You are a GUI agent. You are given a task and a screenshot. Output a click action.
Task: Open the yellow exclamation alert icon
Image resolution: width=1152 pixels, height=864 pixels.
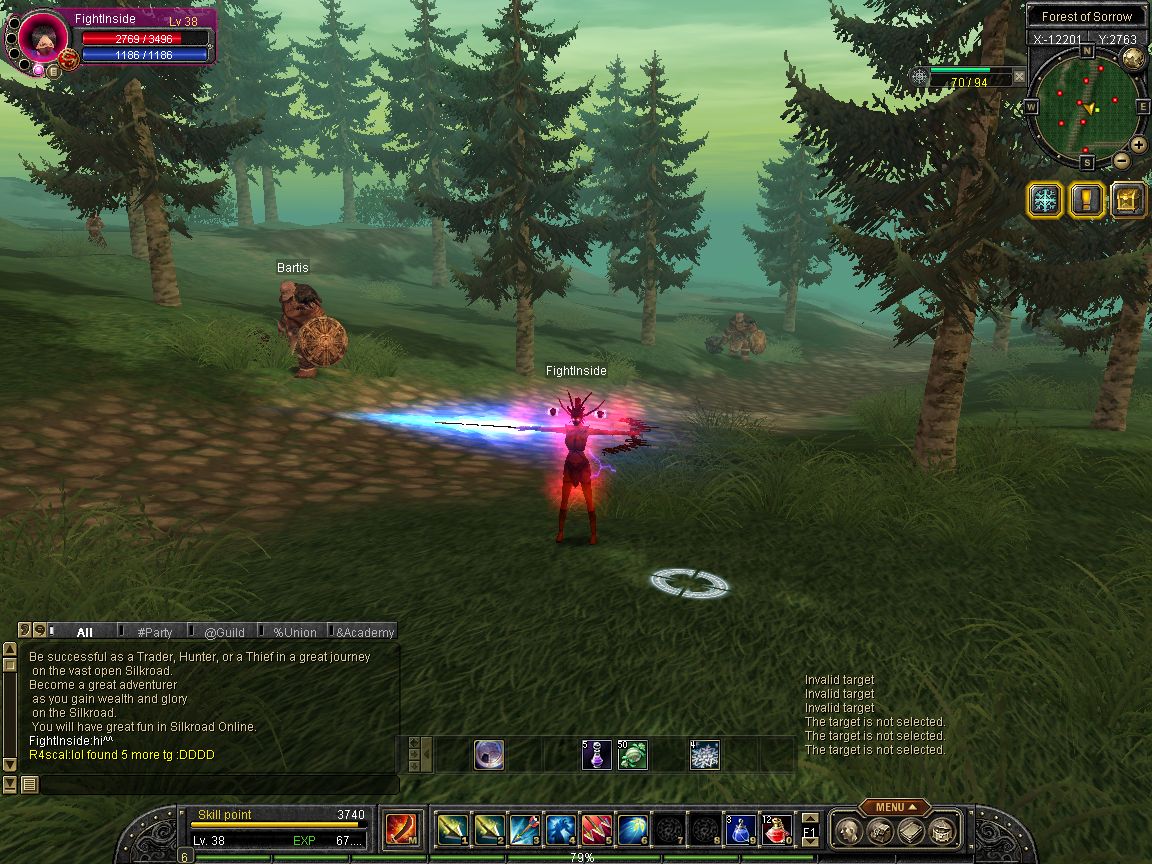coord(1086,200)
